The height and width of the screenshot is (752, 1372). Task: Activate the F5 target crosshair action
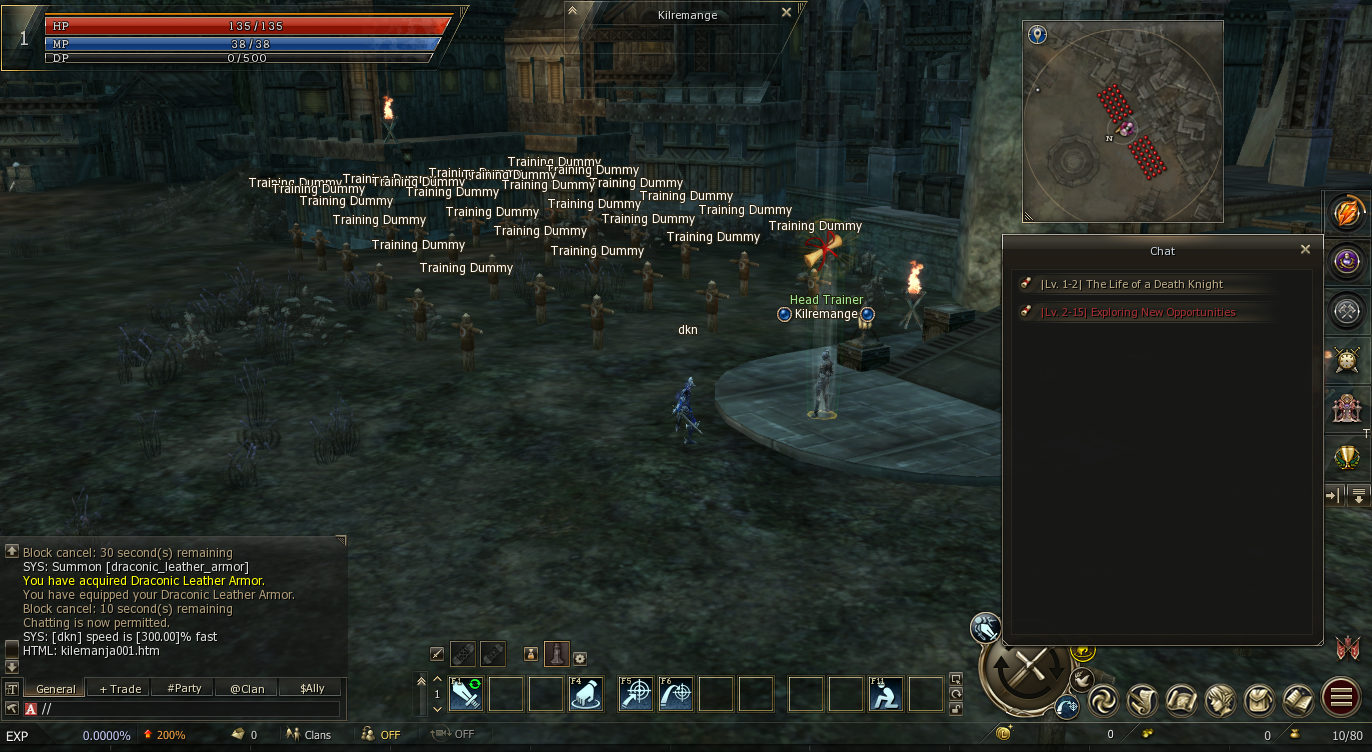pyautogui.click(x=636, y=694)
